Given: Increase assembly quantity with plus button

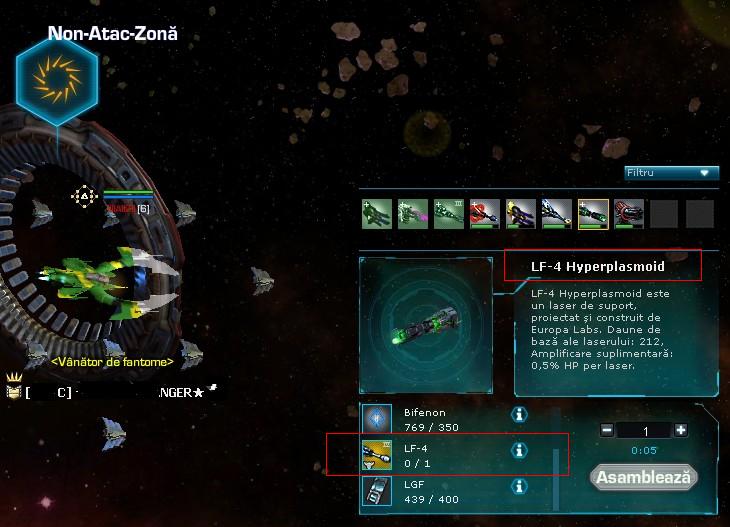Looking at the screenshot, I should [x=681, y=430].
